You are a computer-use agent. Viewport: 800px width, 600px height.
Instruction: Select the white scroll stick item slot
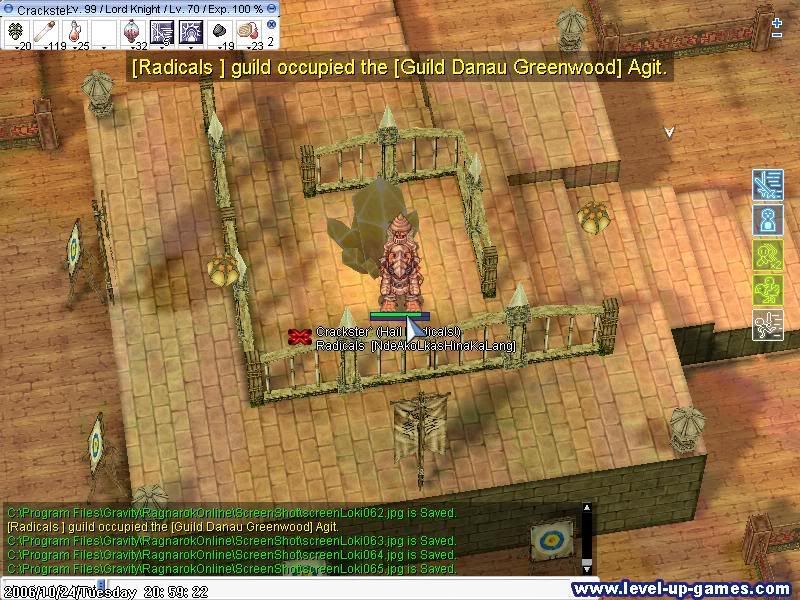click(x=46, y=32)
